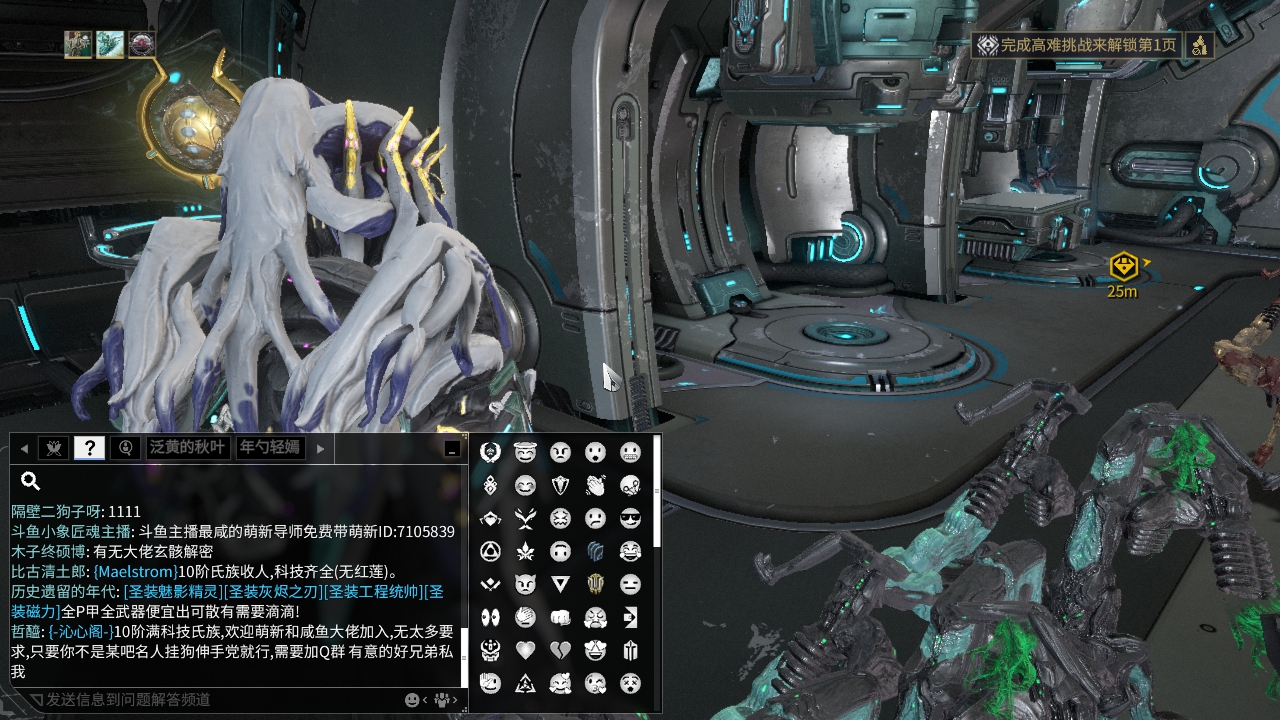Insert the clapping hands emoji
This screenshot has width=1280, height=720.
click(x=595, y=485)
